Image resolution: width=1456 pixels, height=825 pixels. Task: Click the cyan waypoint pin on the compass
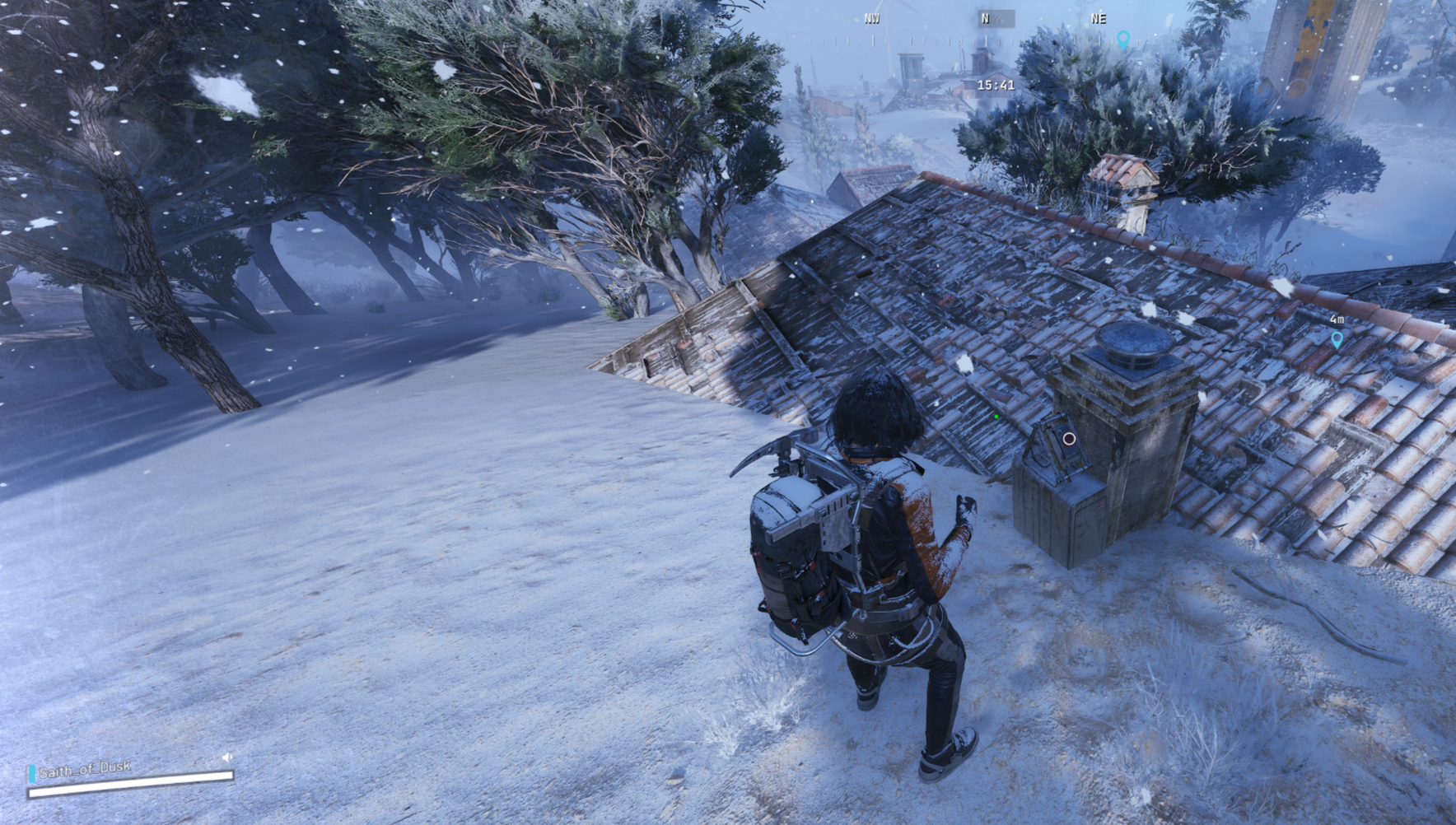point(1123,39)
